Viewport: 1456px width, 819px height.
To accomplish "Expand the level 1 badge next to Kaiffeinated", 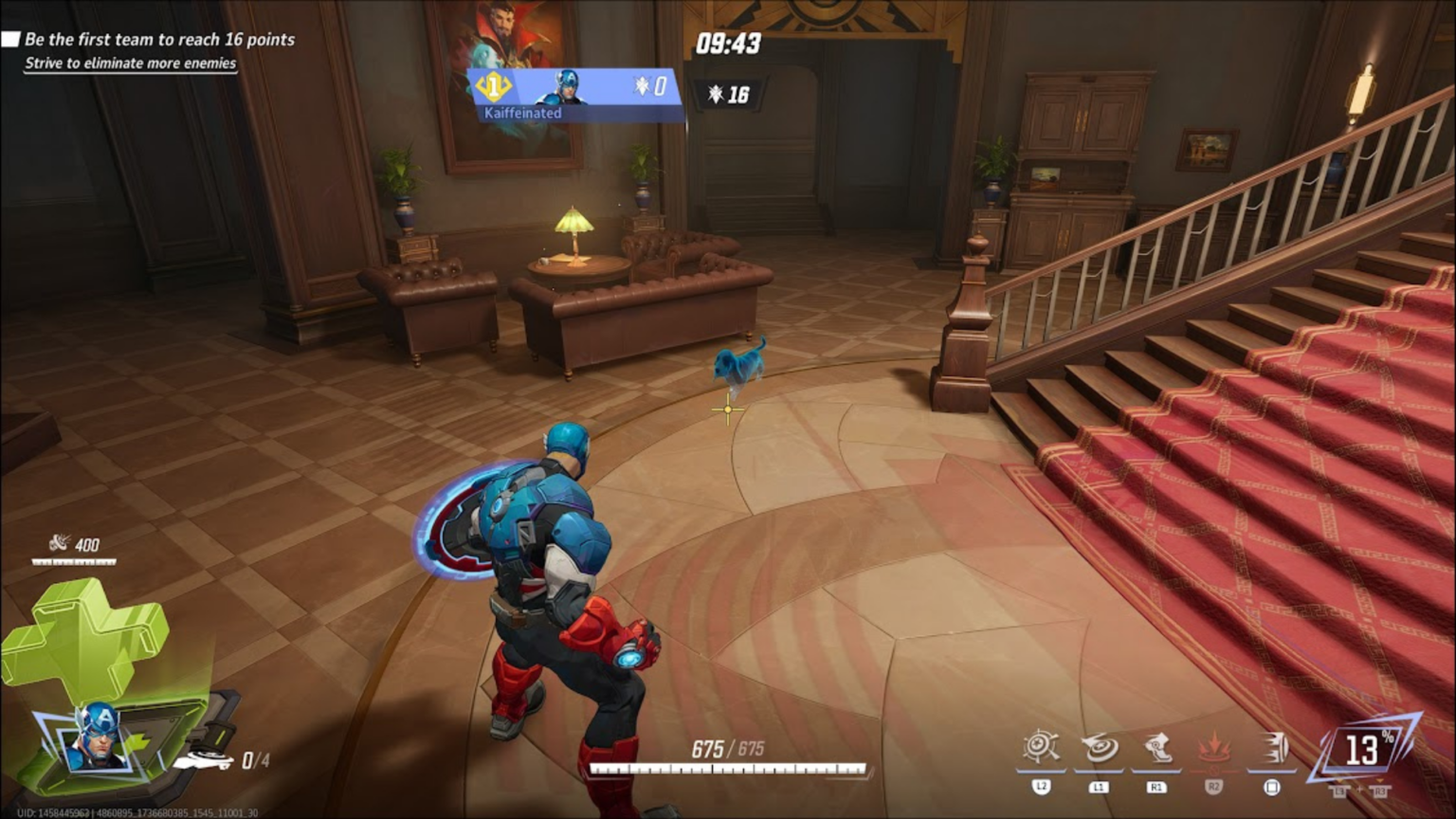I will 492,85.
